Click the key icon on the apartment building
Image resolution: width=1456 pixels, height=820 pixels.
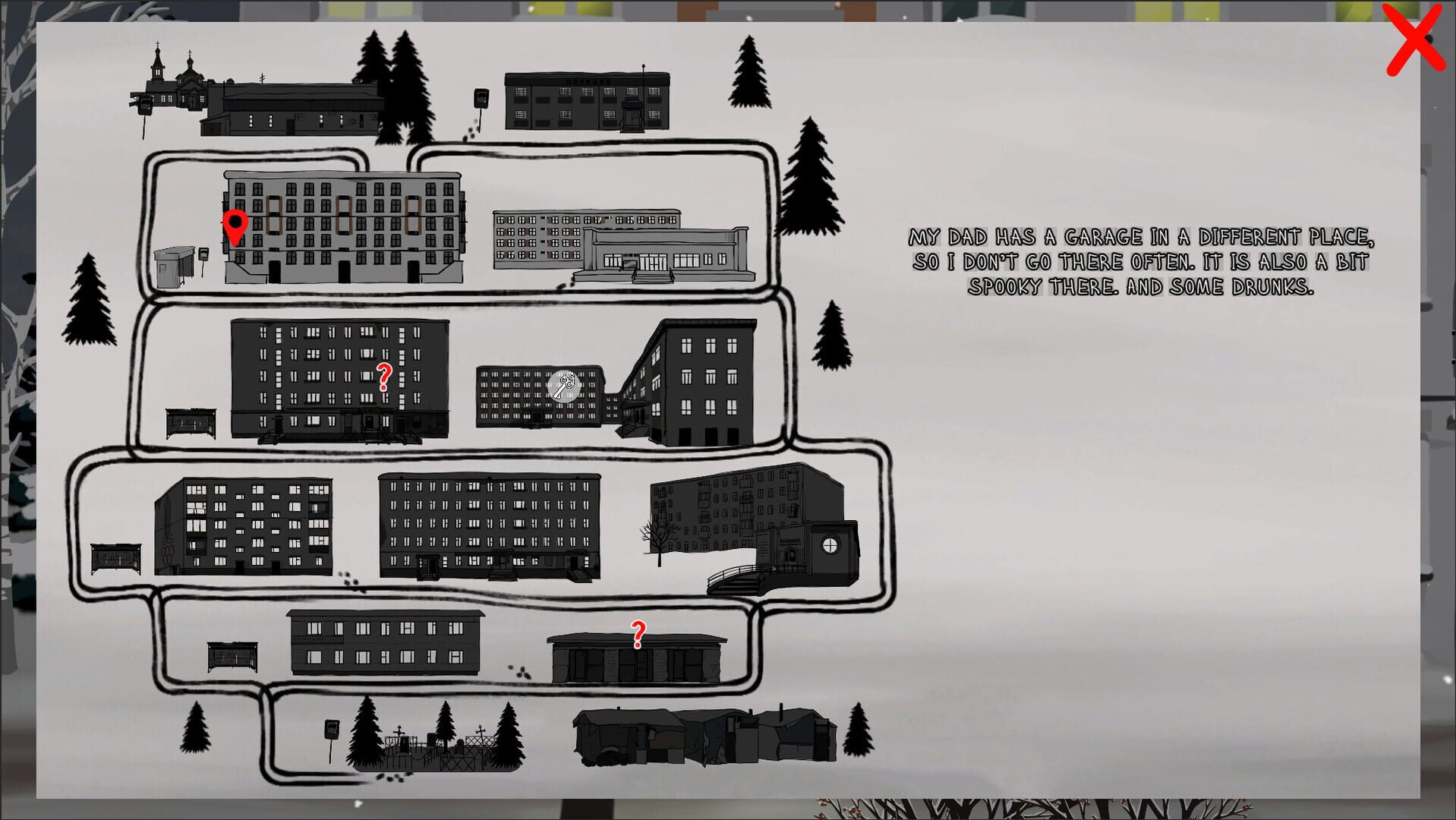pyautogui.click(x=565, y=386)
